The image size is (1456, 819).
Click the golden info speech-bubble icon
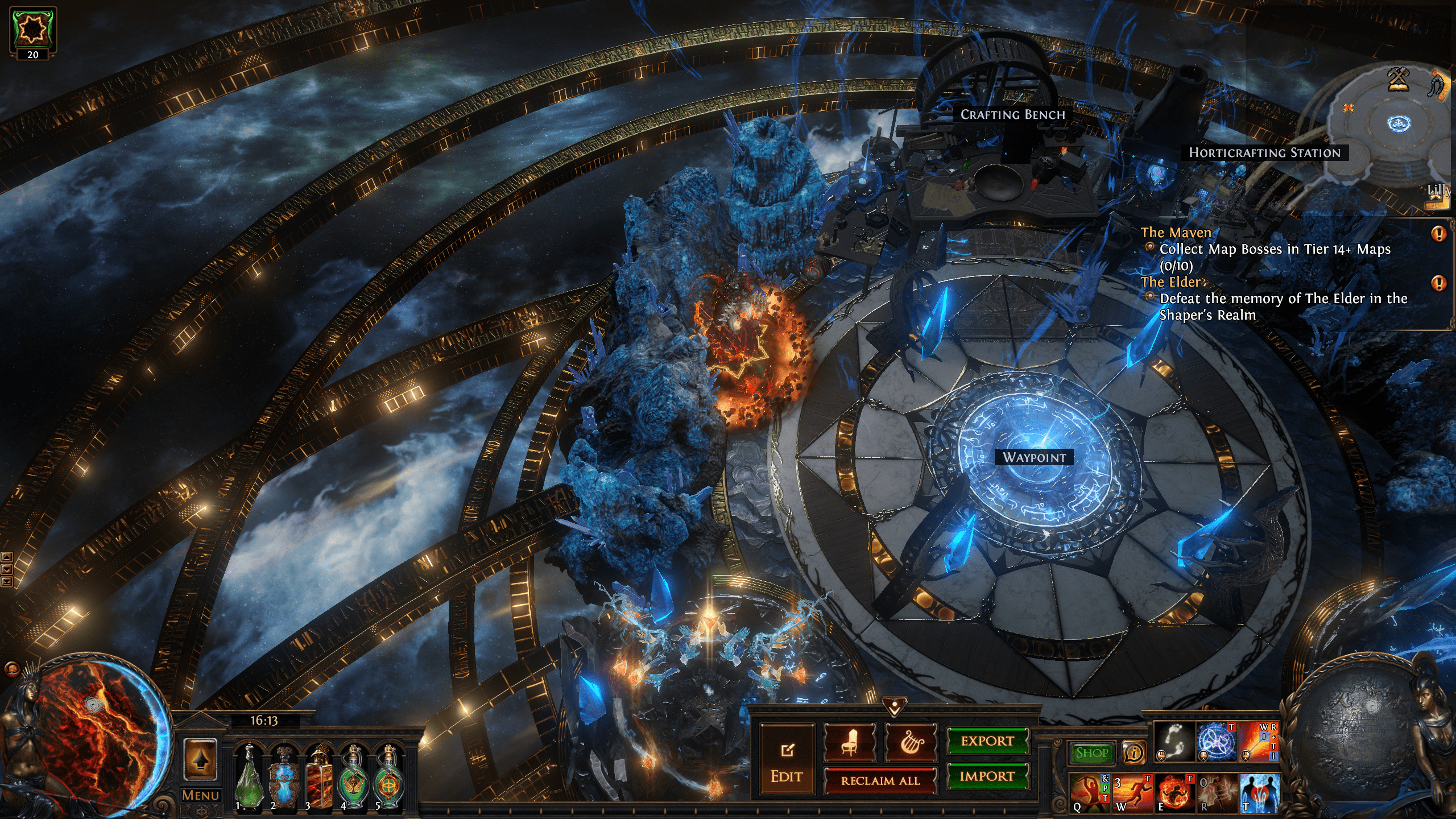[x=1133, y=753]
